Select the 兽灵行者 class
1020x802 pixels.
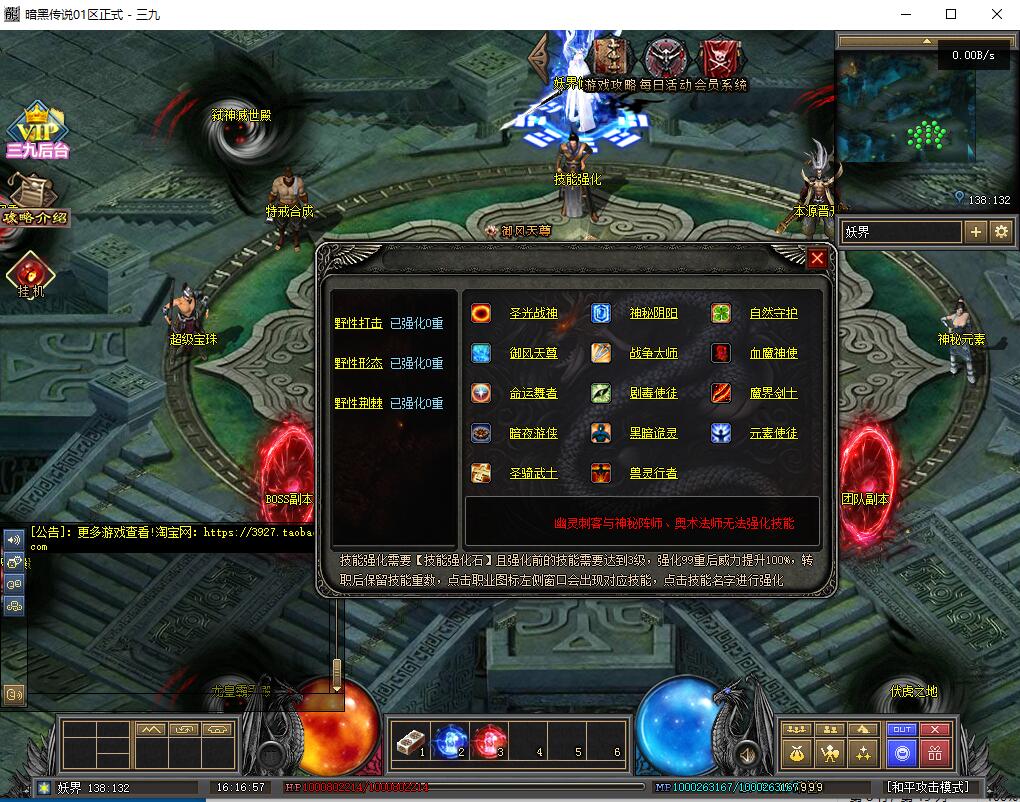(x=653, y=473)
